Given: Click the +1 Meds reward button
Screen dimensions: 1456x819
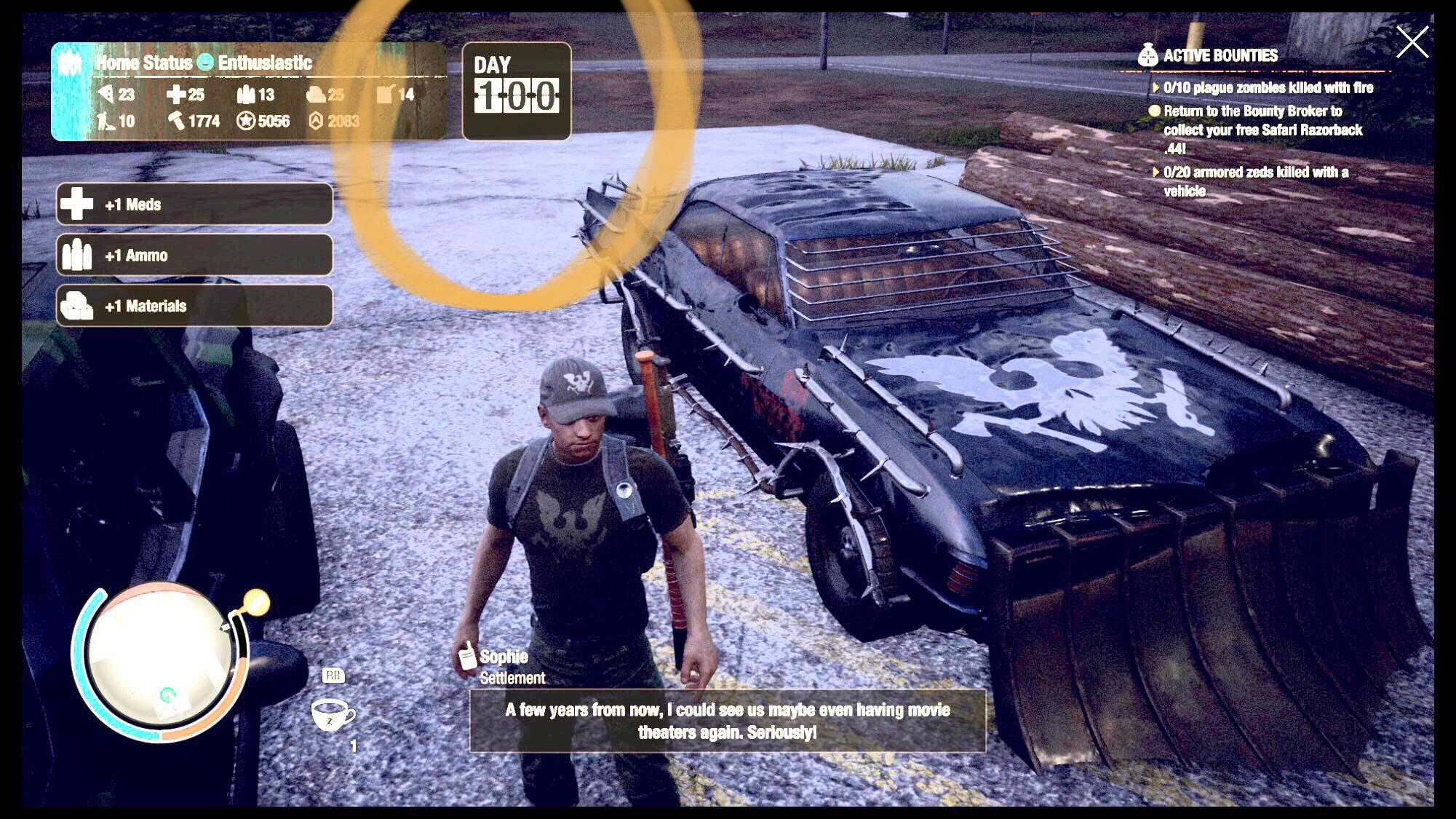Looking at the screenshot, I should click(x=193, y=204).
